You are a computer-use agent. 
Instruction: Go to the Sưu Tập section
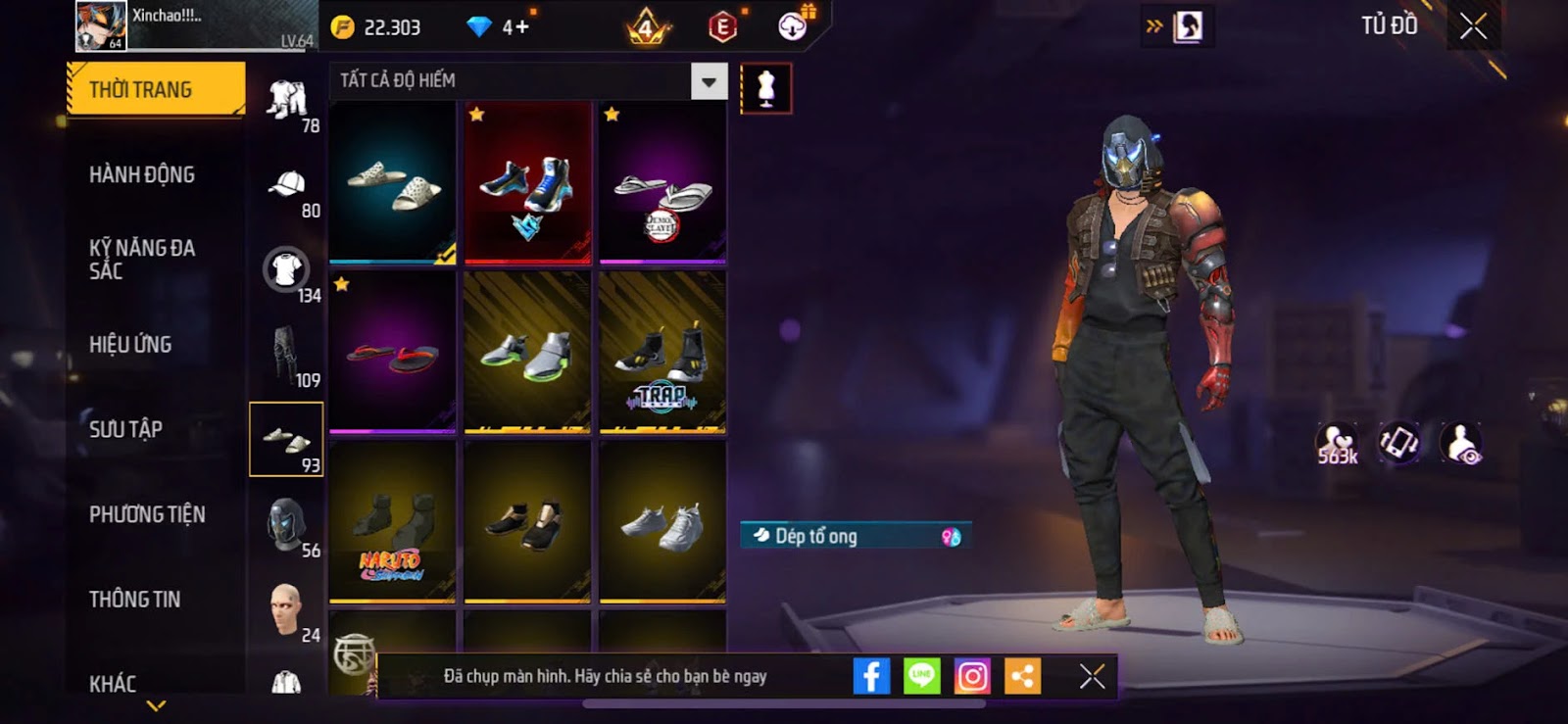pyautogui.click(x=126, y=429)
